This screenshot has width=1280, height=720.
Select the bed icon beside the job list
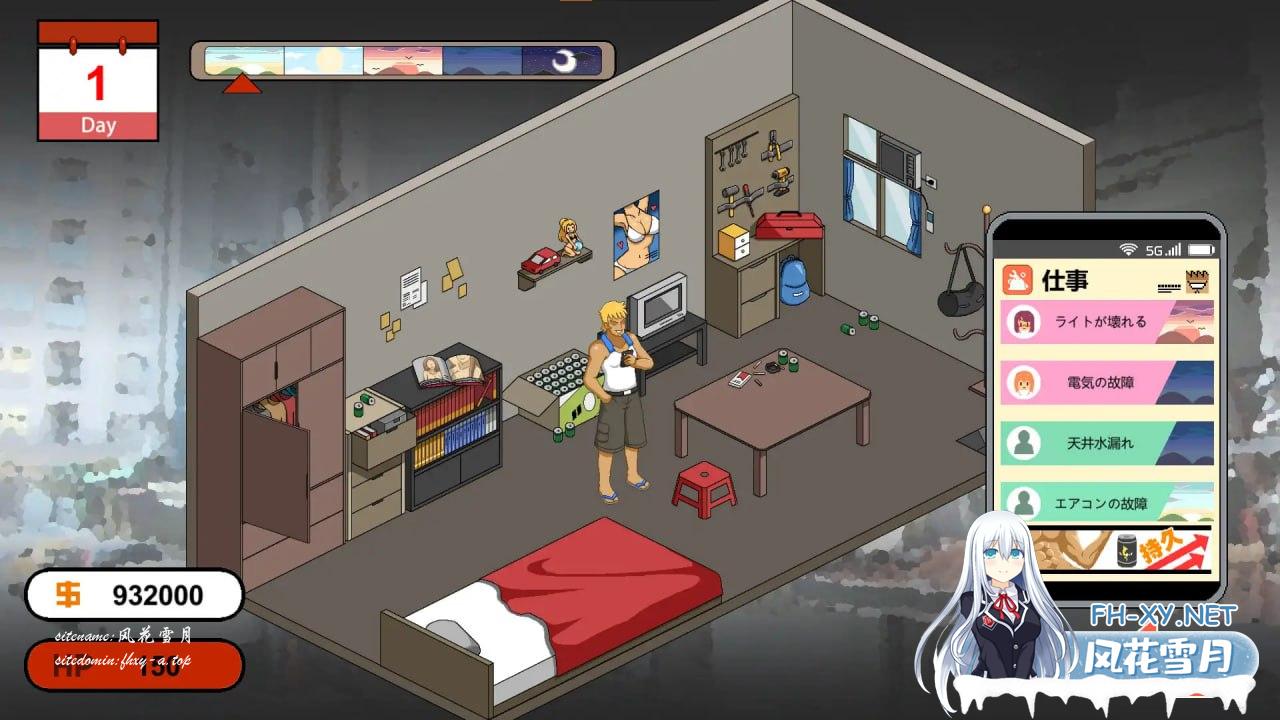[x=1196, y=283]
